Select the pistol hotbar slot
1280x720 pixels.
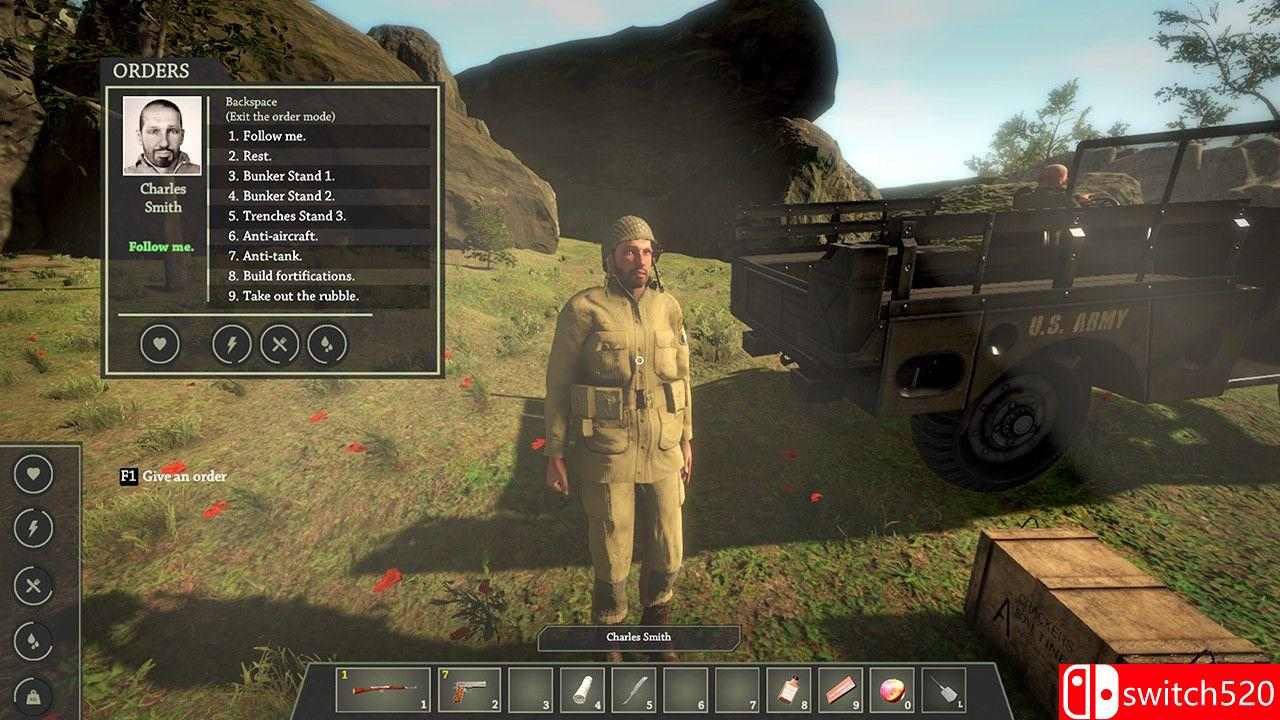(469, 689)
